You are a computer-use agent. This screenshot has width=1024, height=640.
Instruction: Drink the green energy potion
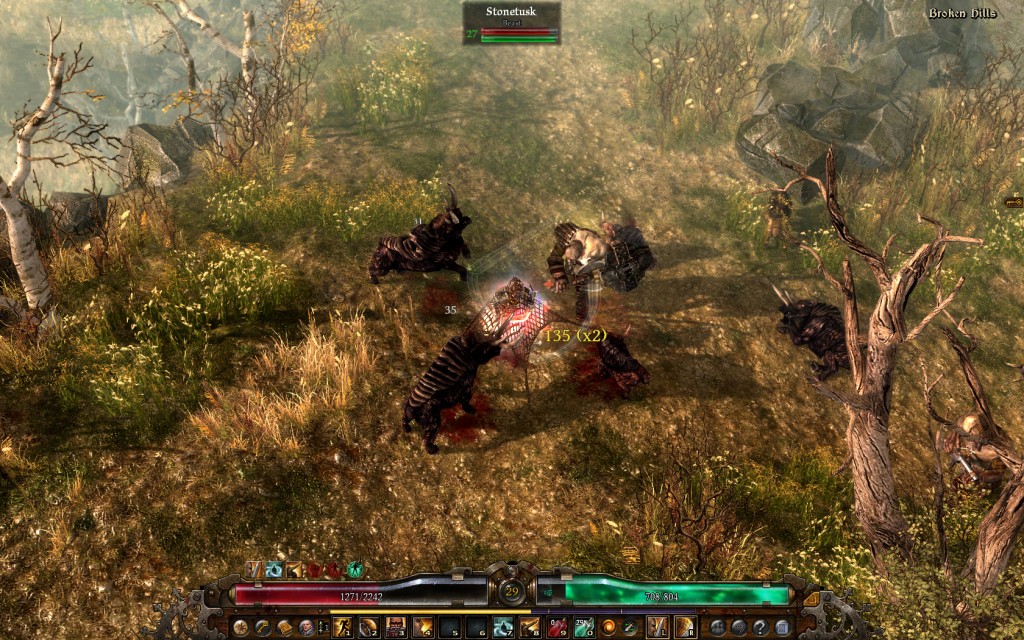[584, 627]
